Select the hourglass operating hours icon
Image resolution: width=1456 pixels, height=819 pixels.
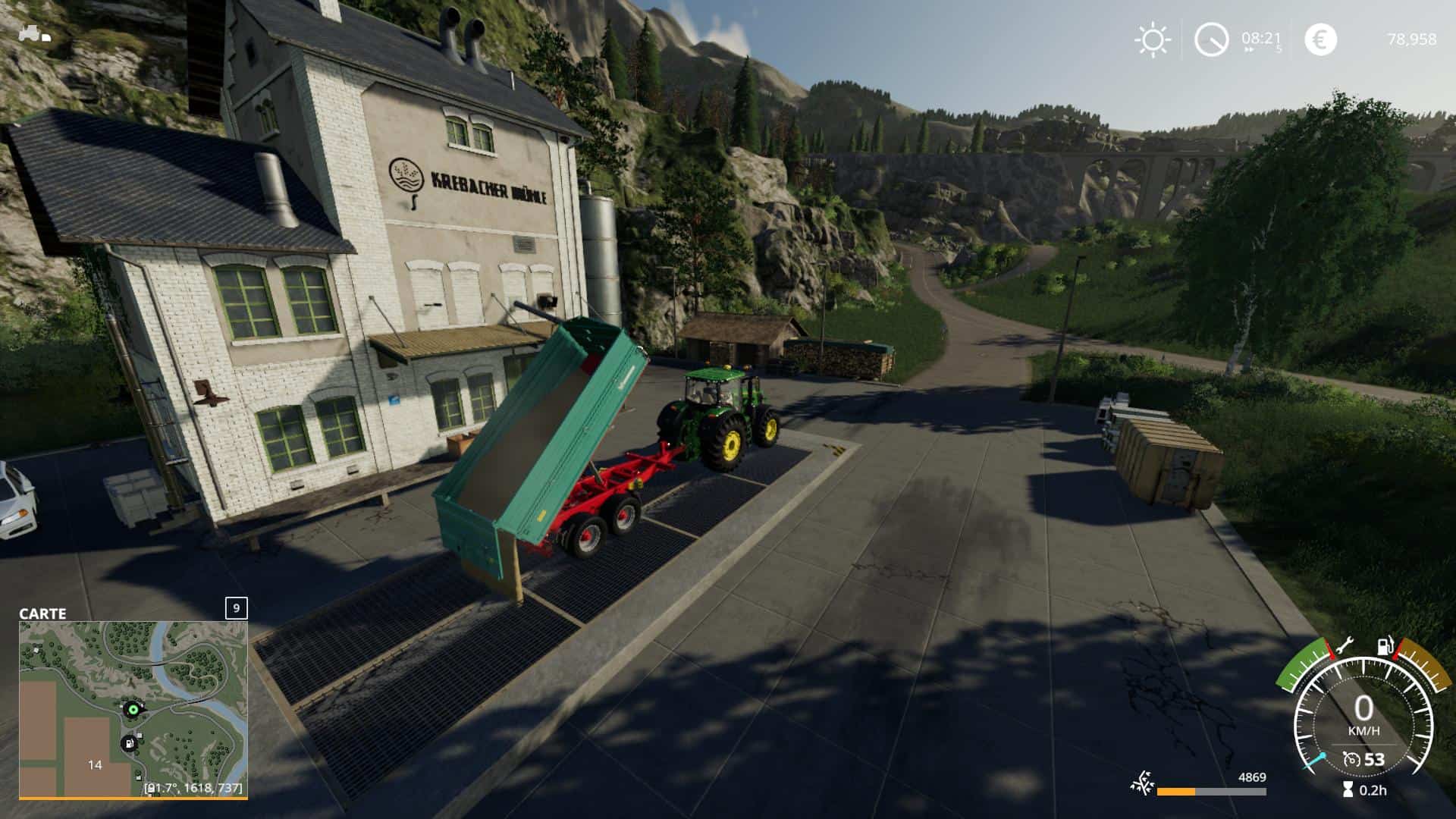point(1348,790)
